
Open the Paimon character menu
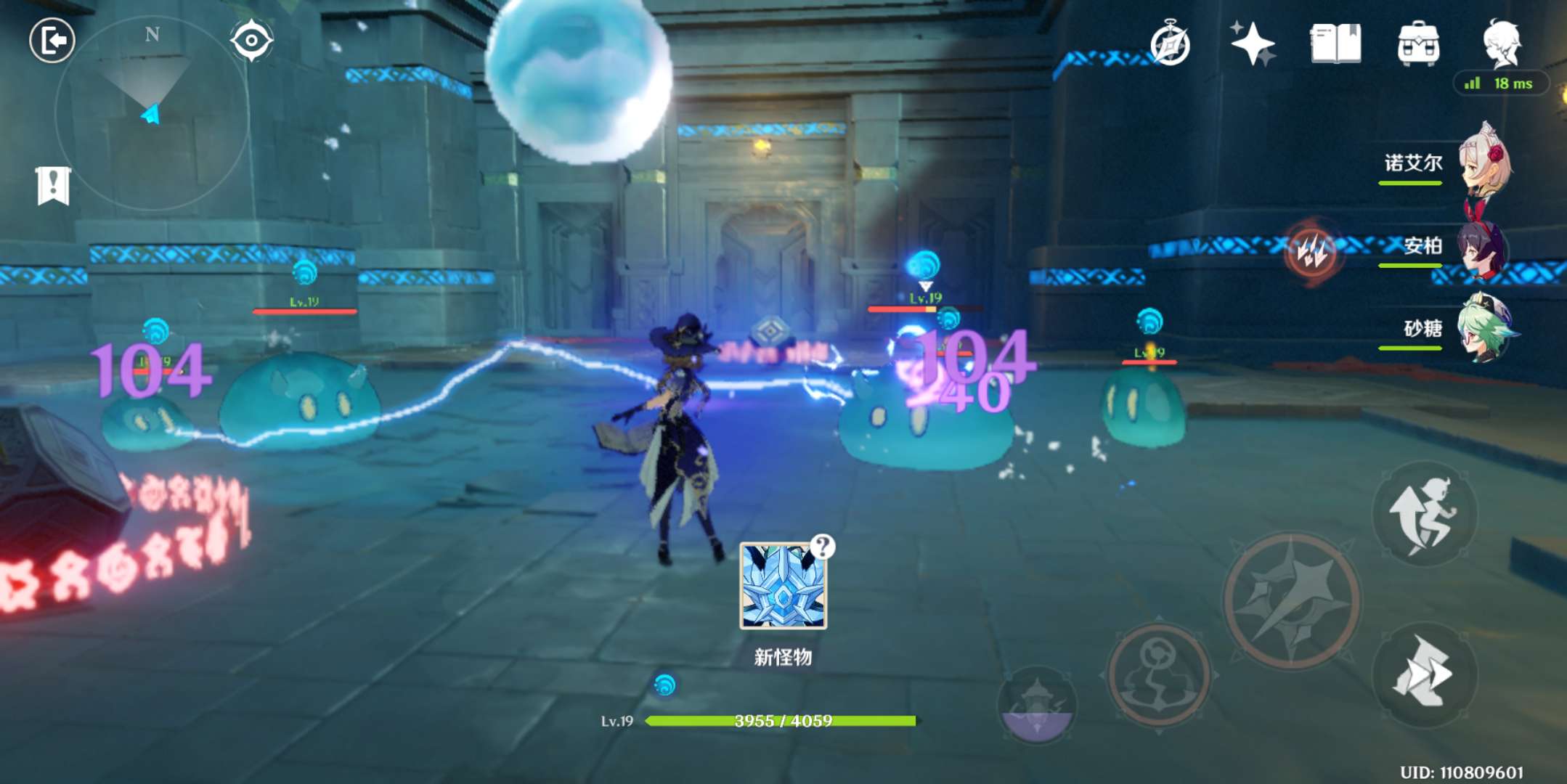point(1501,44)
